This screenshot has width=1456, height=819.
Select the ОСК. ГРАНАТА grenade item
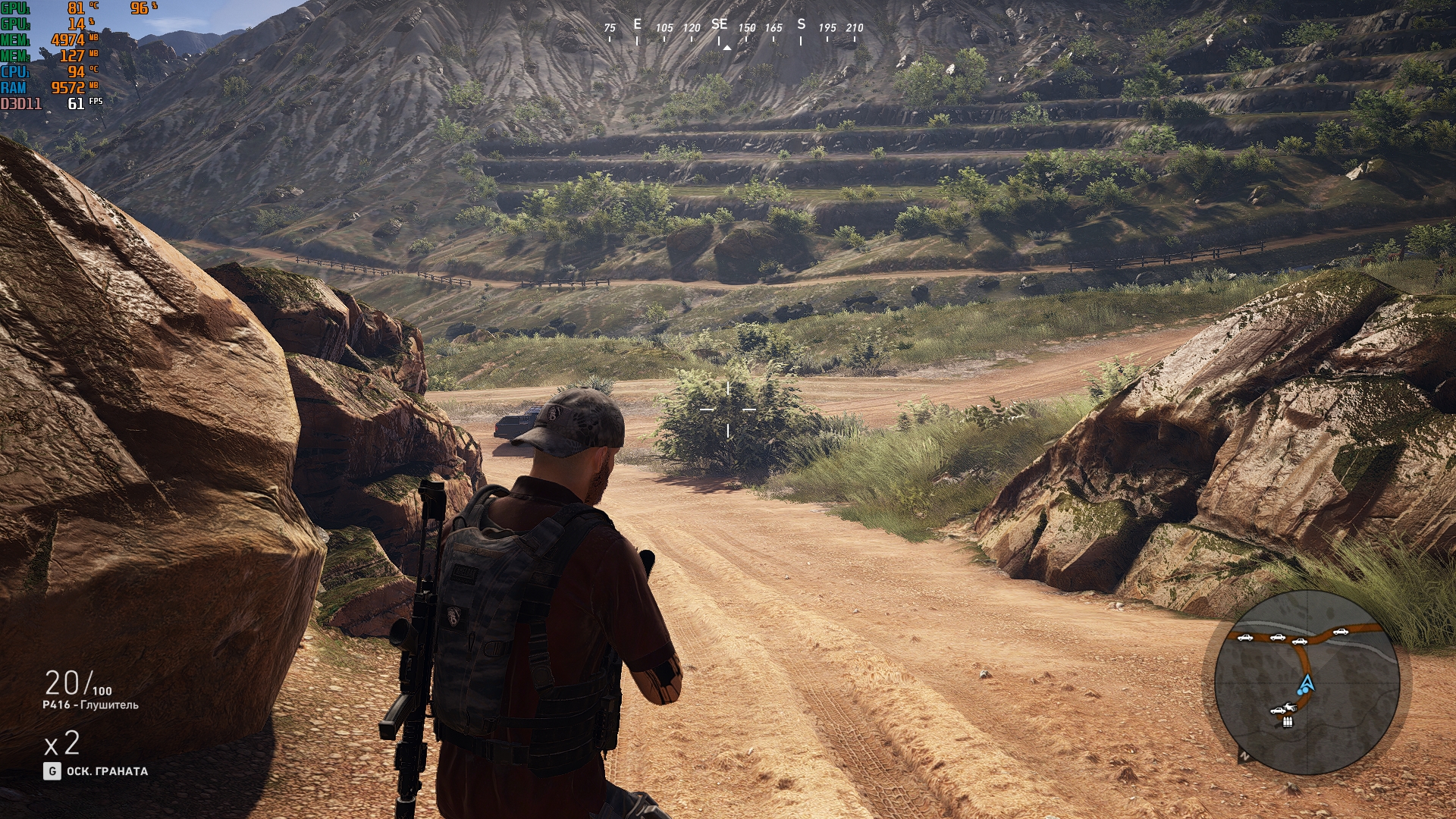click(107, 771)
